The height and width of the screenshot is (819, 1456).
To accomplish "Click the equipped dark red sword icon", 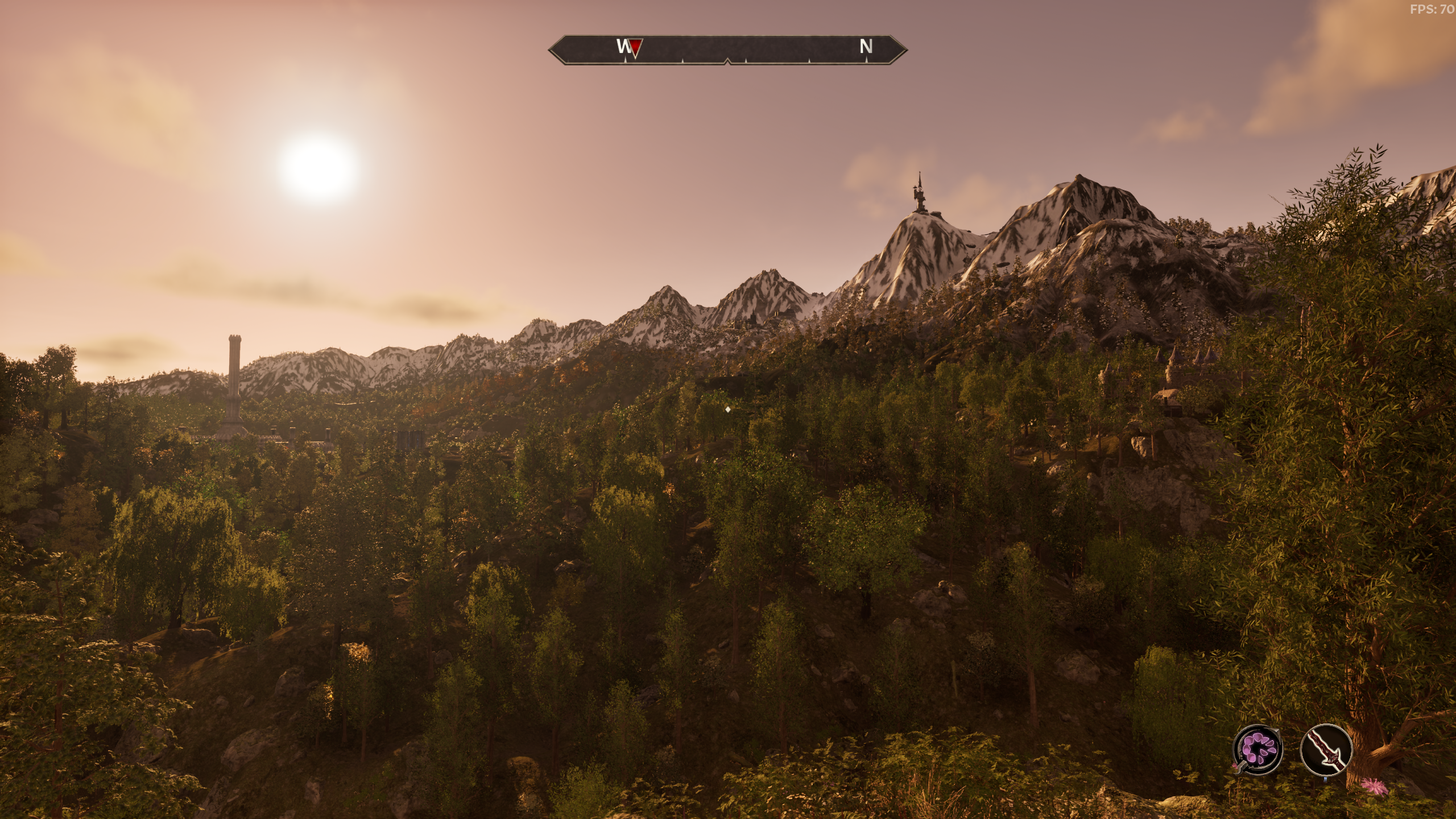I will pyautogui.click(x=1326, y=749).
